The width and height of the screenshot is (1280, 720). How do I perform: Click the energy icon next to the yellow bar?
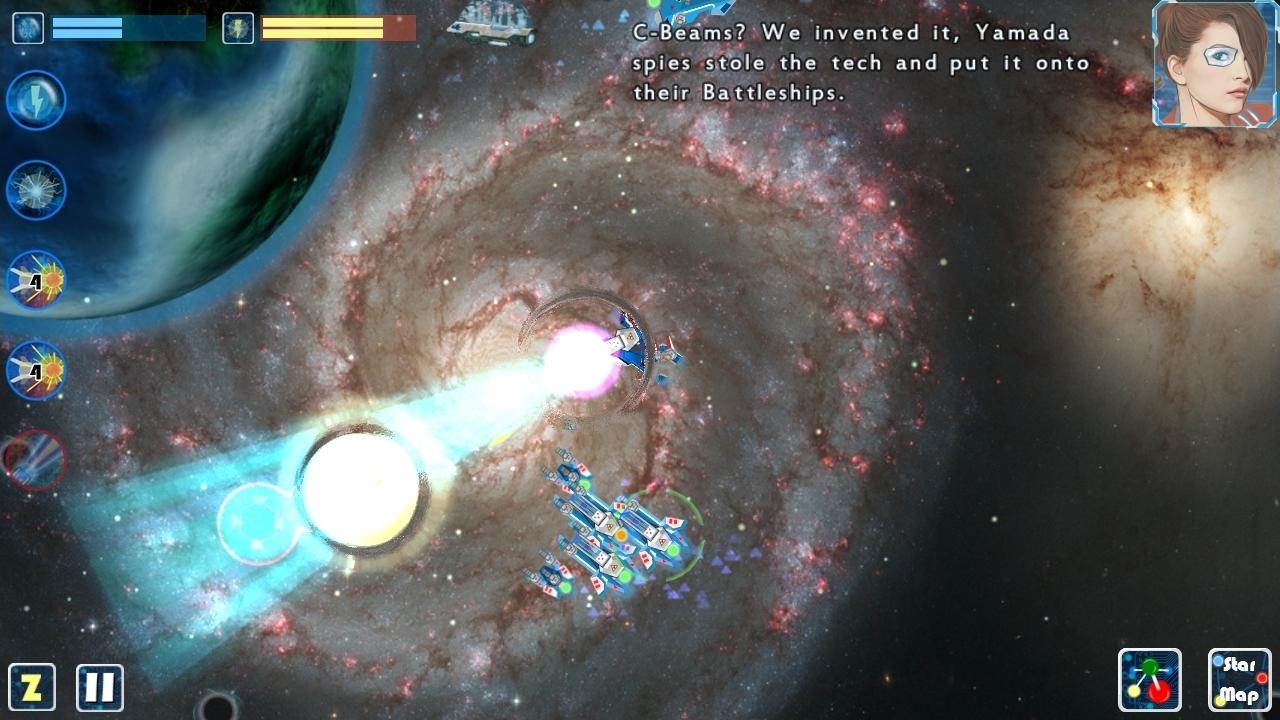click(237, 28)
